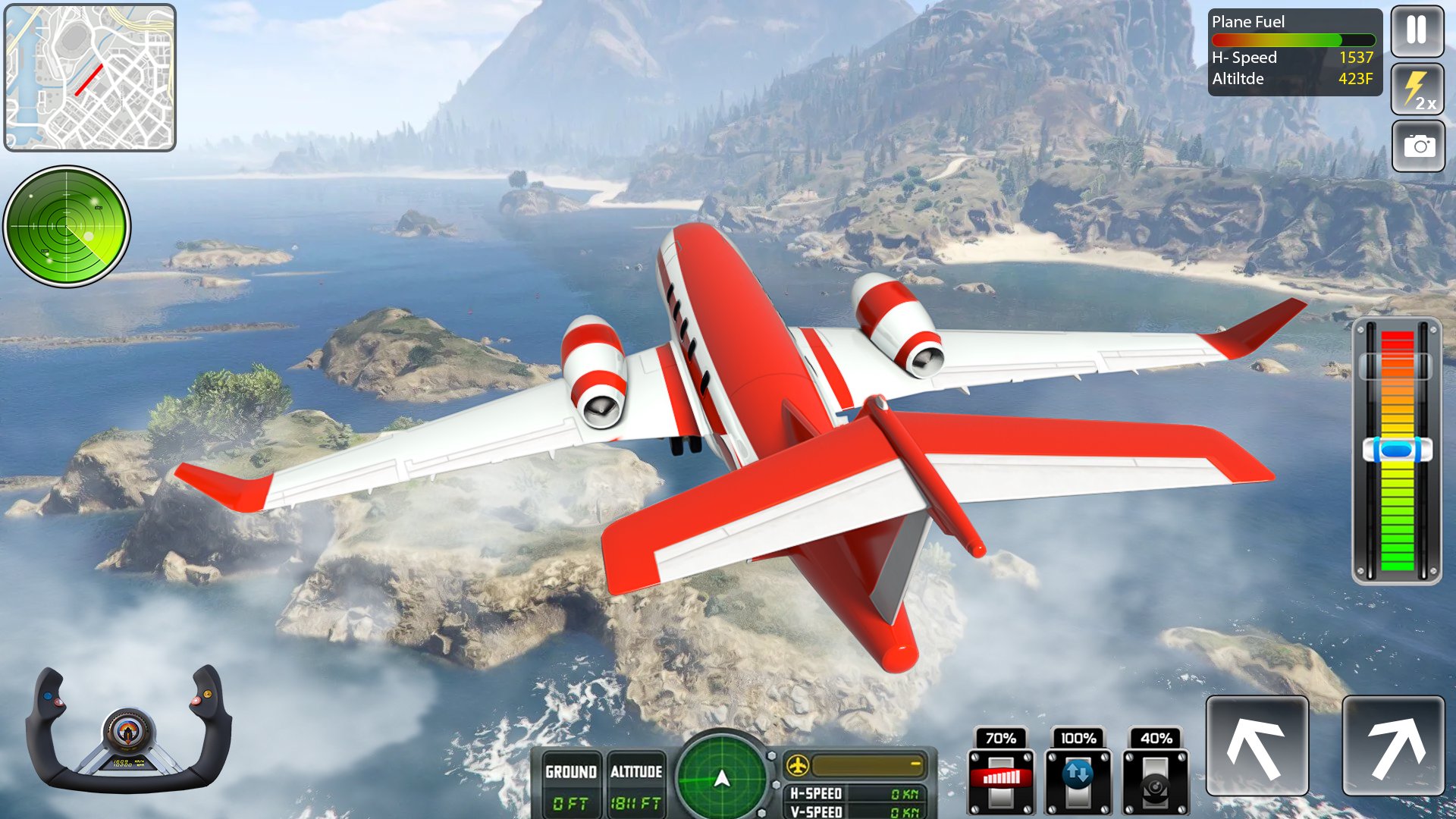Click the round green radar scope
This screenshot has height=819, width=1456.
click(67, 226)
